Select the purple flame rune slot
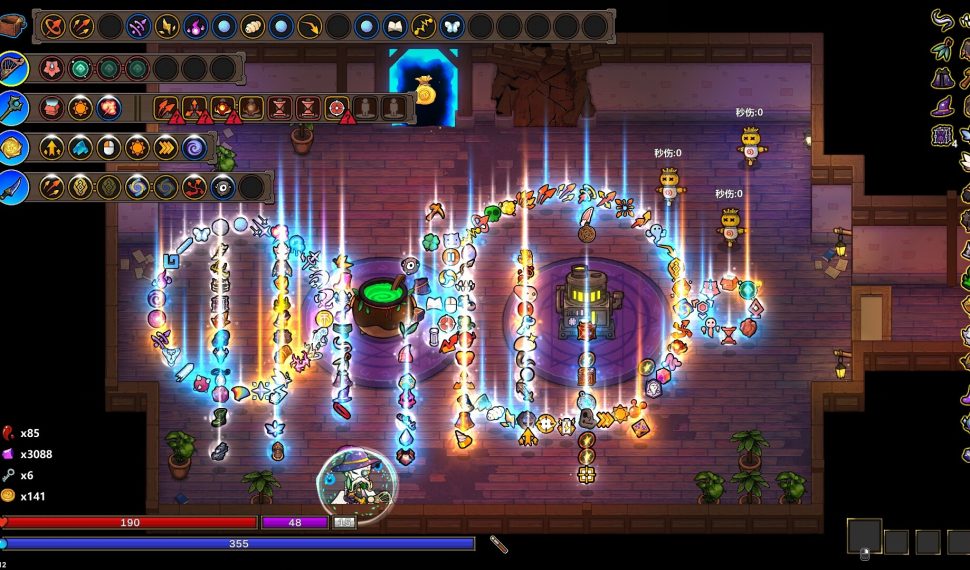 click(x=196, y=26)
